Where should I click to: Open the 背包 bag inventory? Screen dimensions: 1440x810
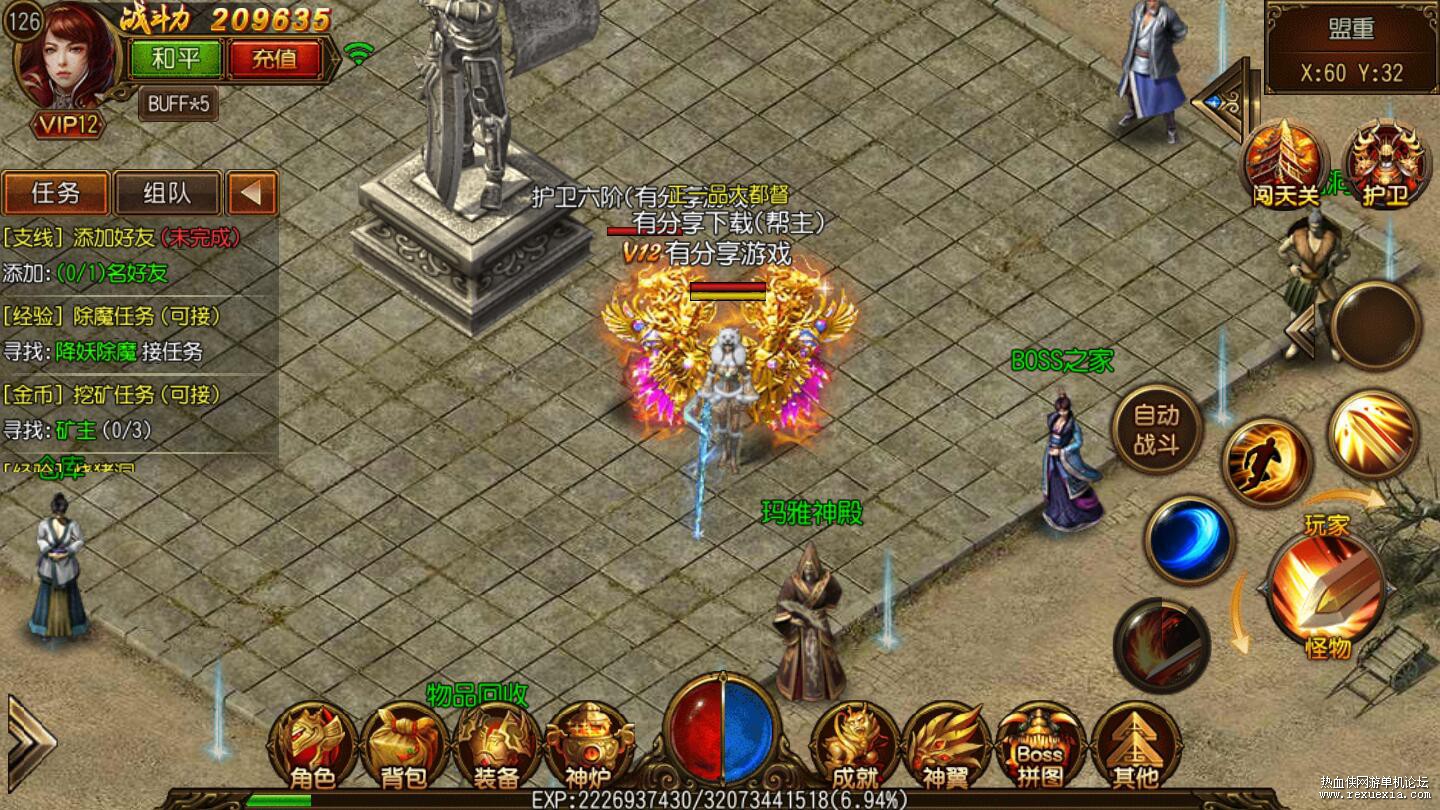pos(403,747)
